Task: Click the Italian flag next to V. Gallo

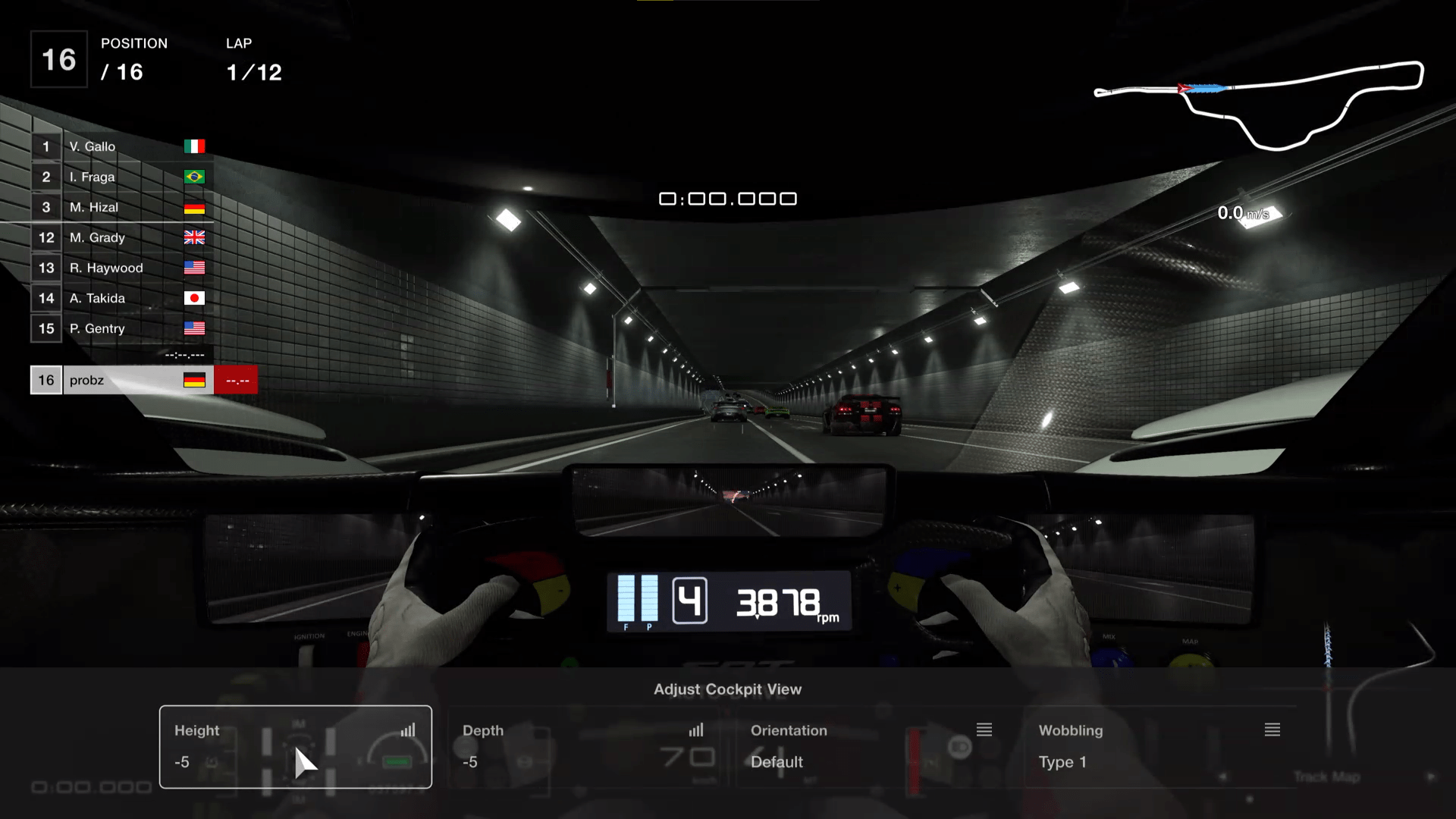Action: pos(195,146)
